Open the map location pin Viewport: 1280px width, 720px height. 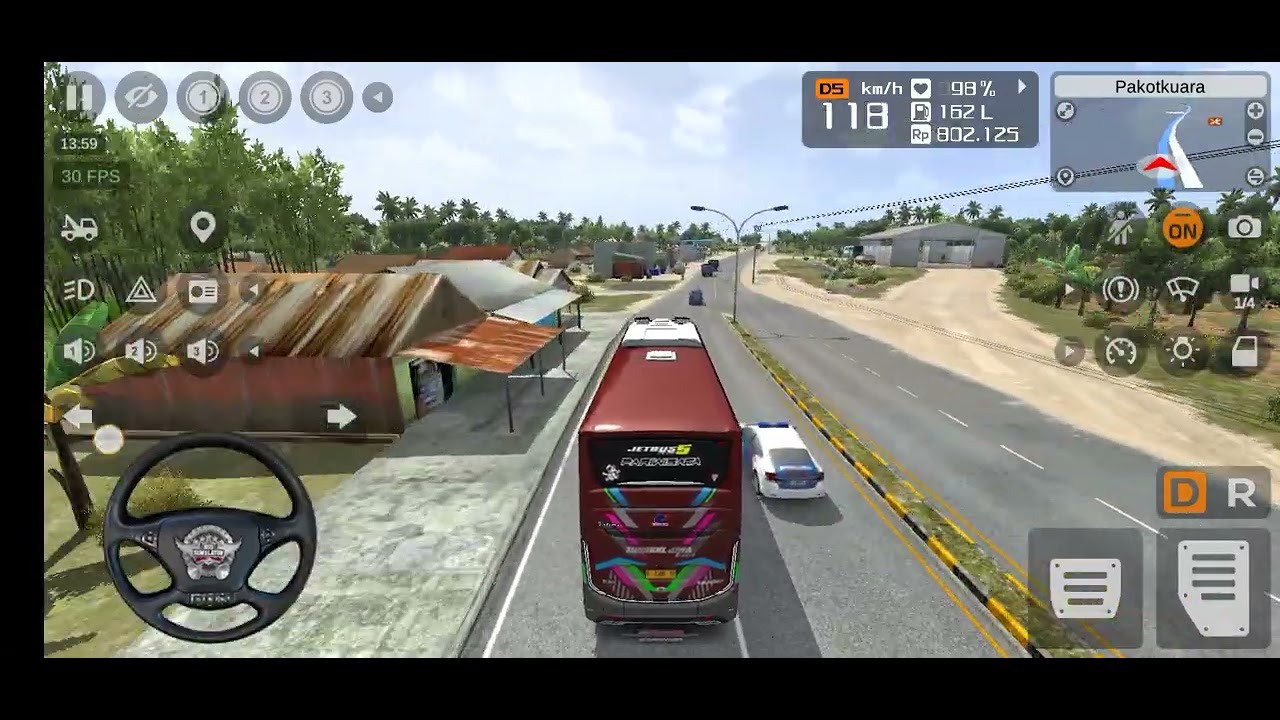click(x=203, y=227)
